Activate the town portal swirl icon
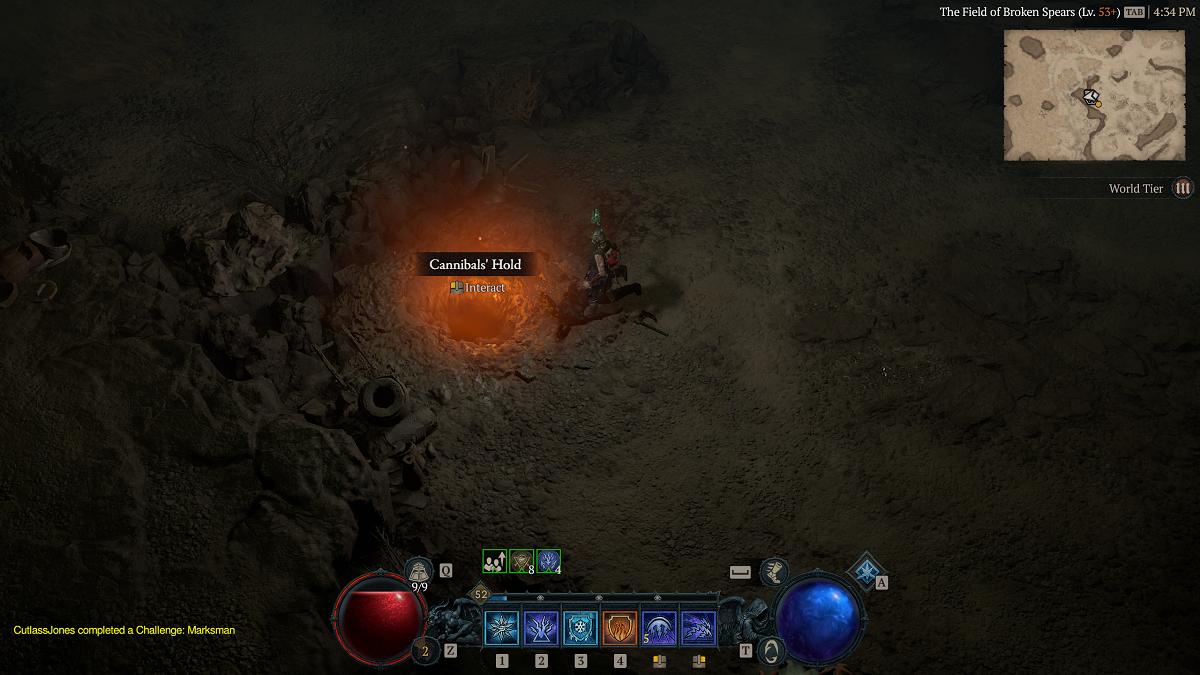This screenshot has width=1200, height=675. [x=769, y=650]
